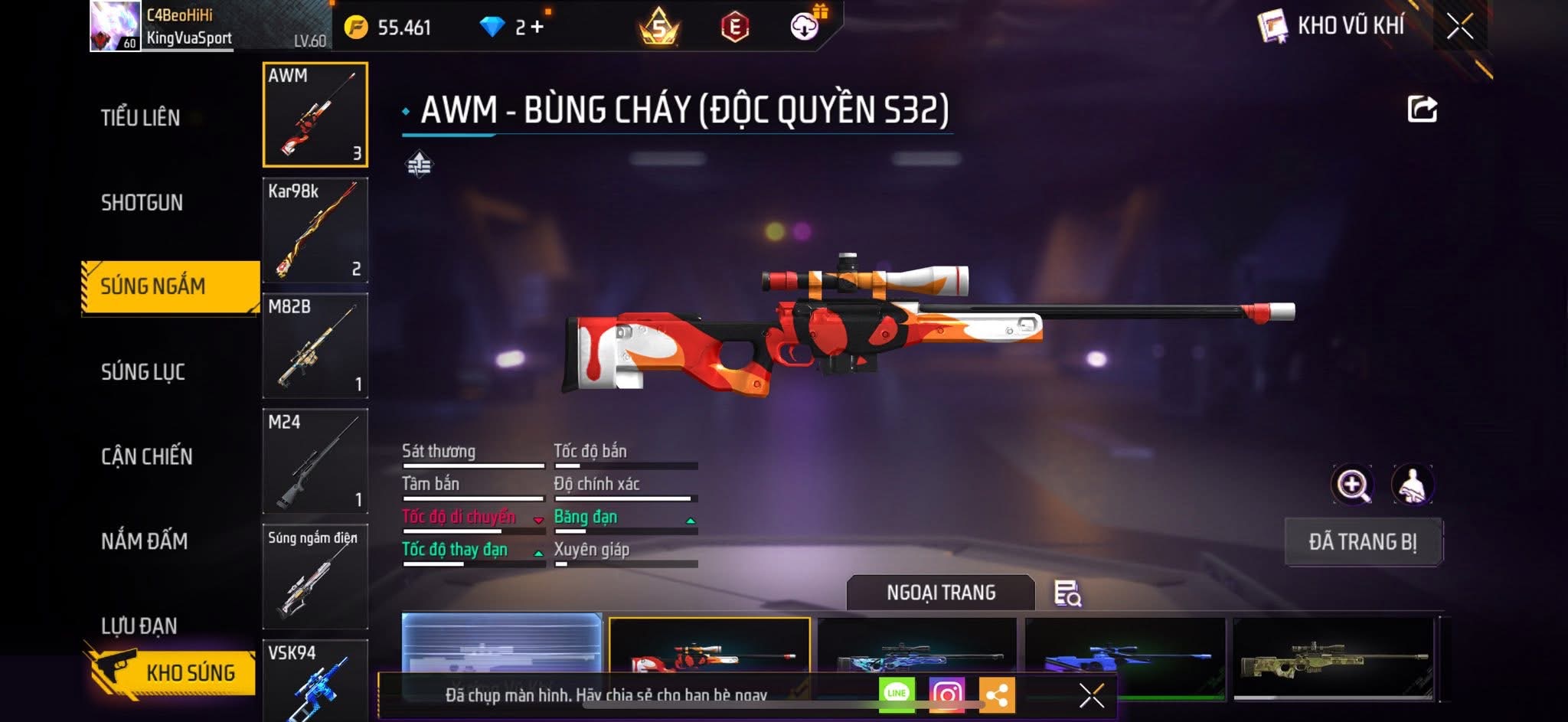Pick the M82B rifle tile
This screenshot has width=1568, height=722.
click(x=315, y=345)
